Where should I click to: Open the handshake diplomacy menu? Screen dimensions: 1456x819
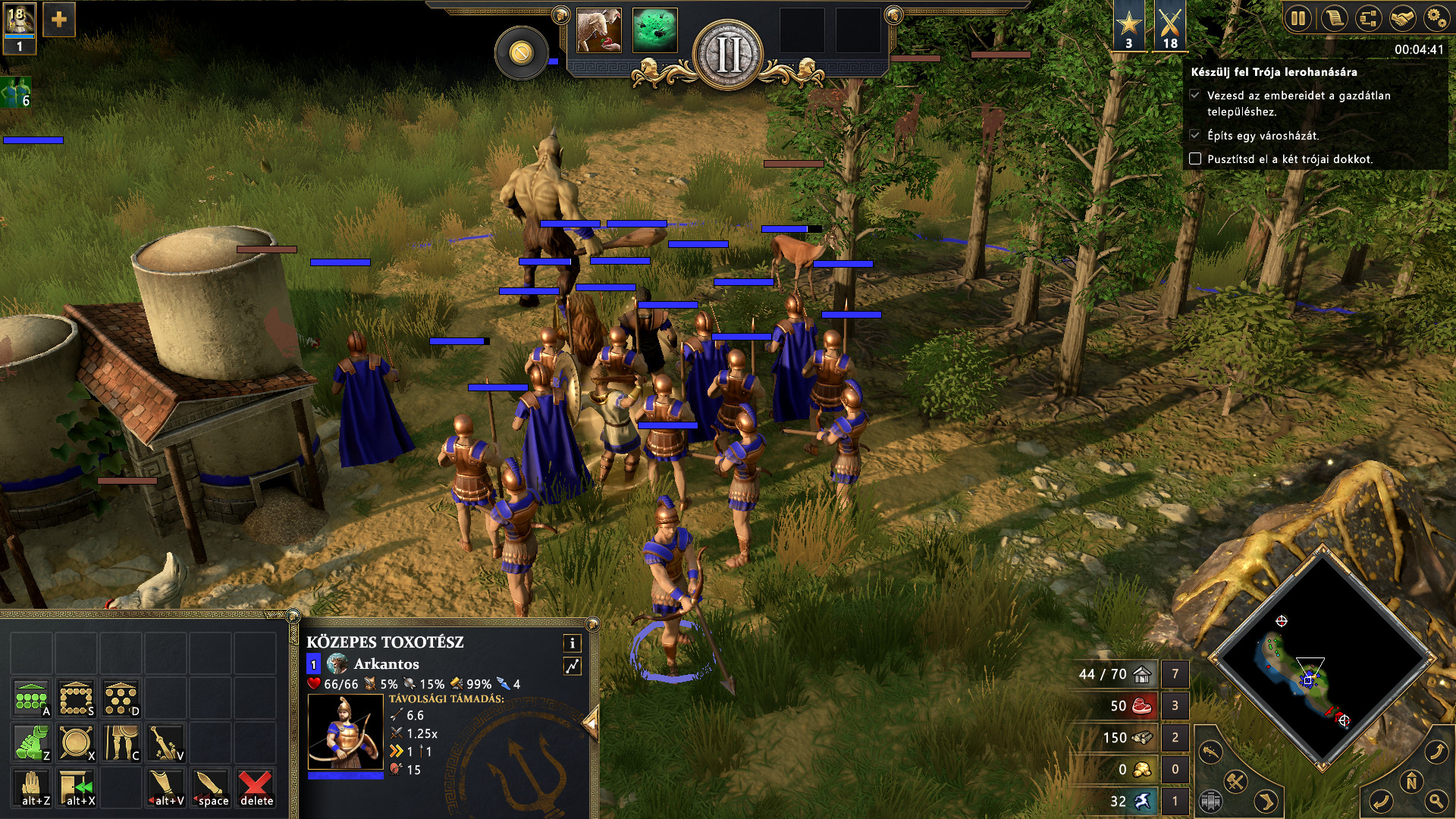(x=1403, y=18)
